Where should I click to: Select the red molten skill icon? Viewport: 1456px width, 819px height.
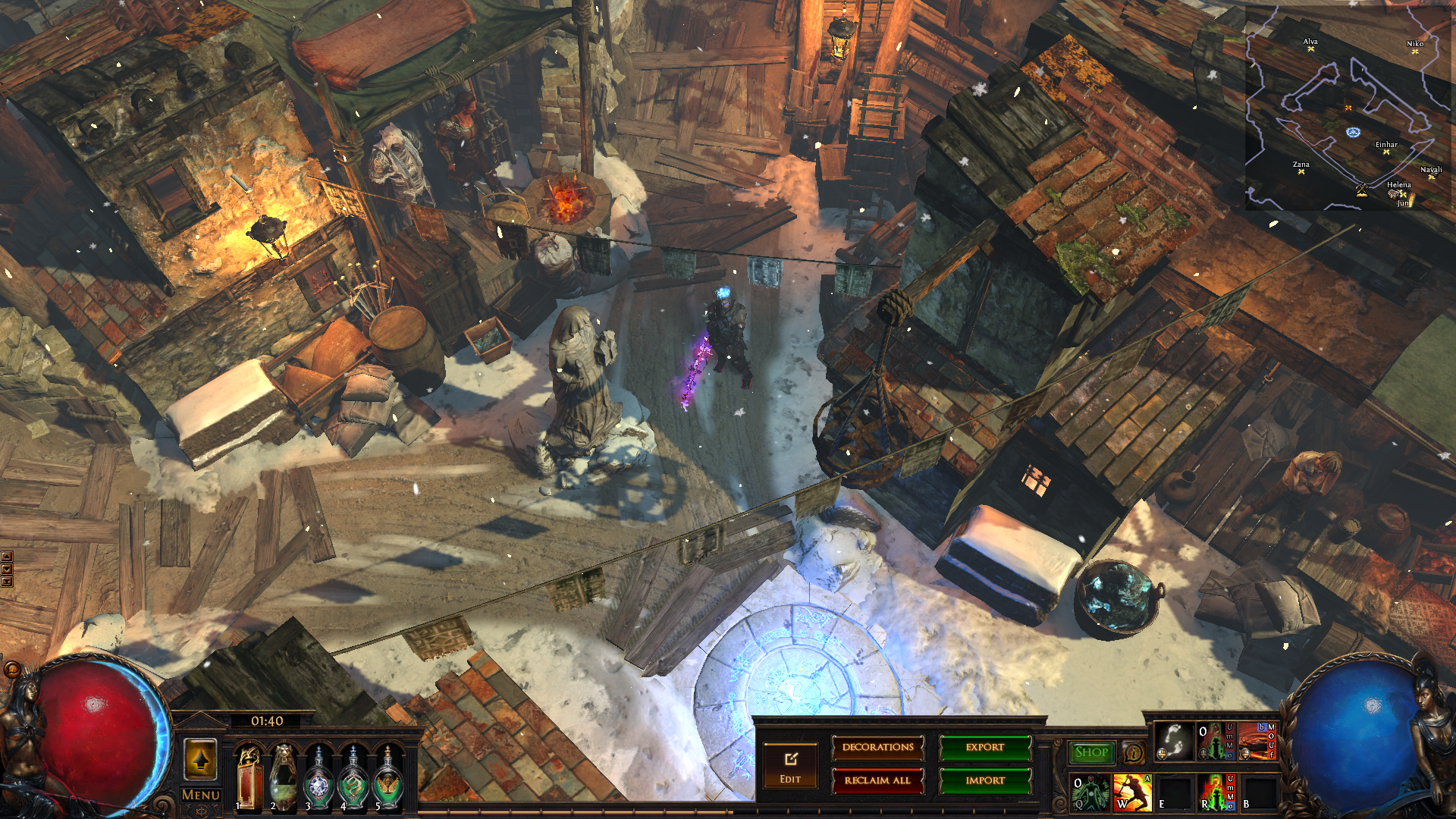1257,742
